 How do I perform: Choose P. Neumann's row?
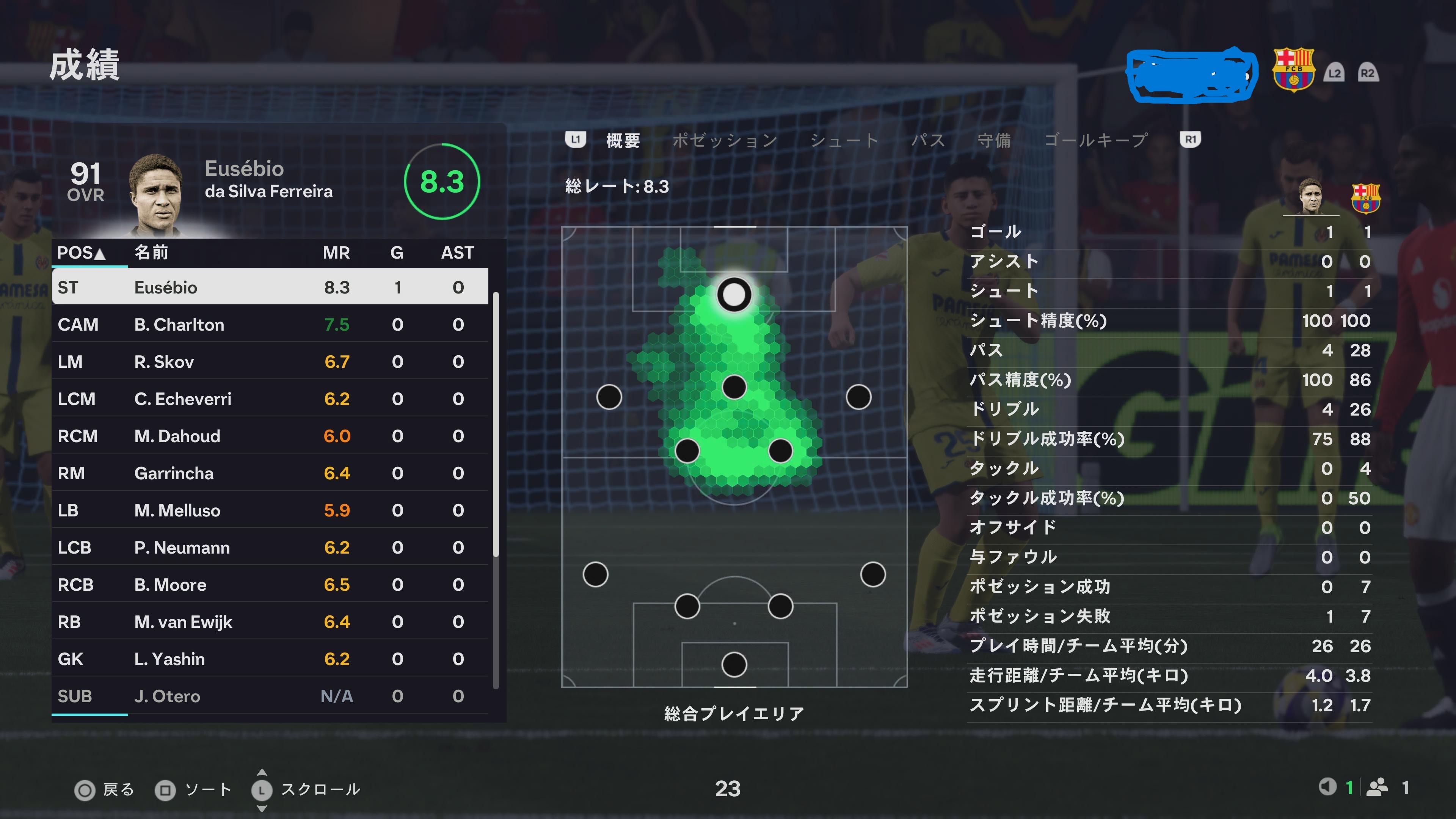click(270, 547)
